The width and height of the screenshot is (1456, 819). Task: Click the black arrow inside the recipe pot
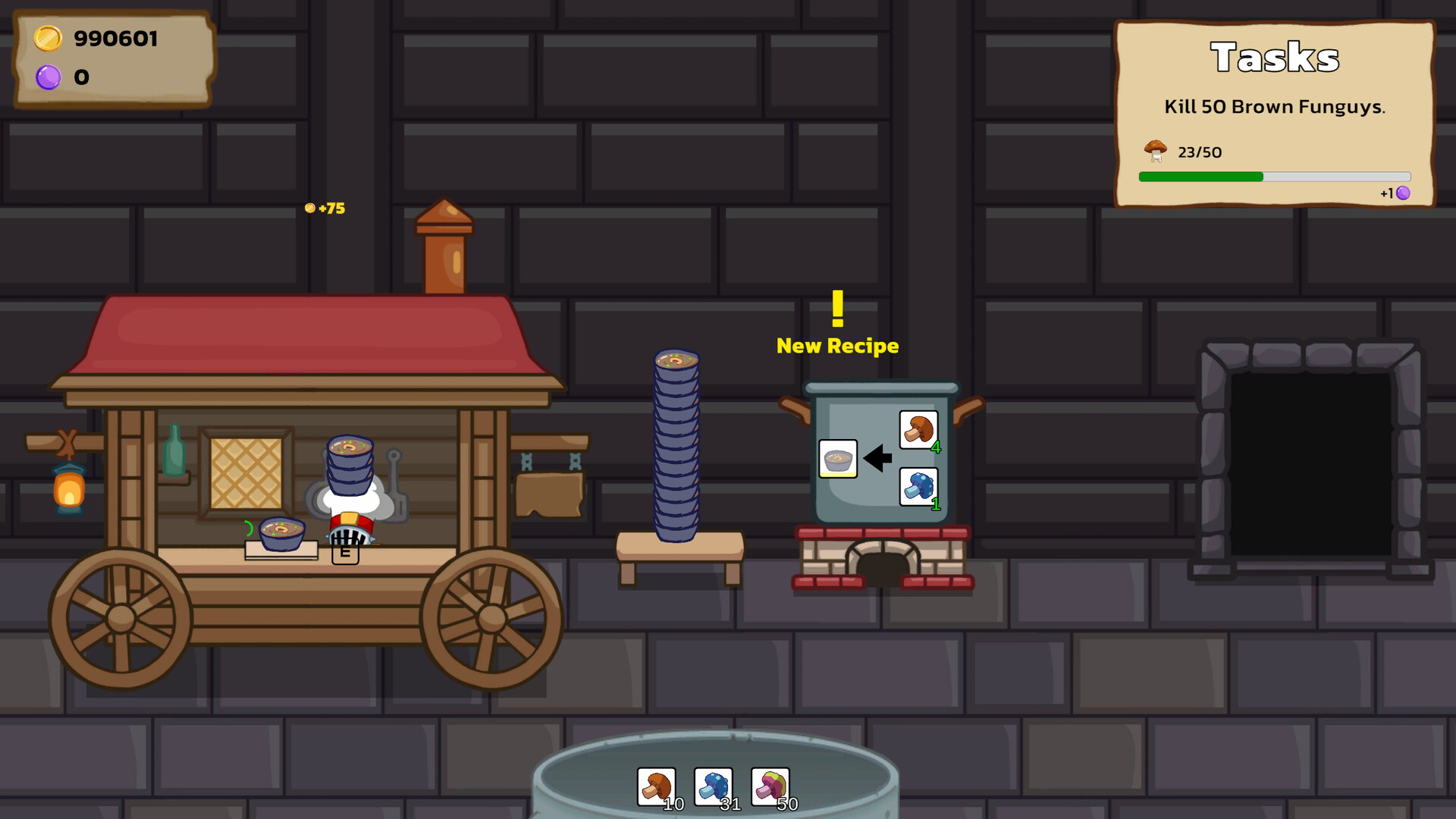pos(878,457)
